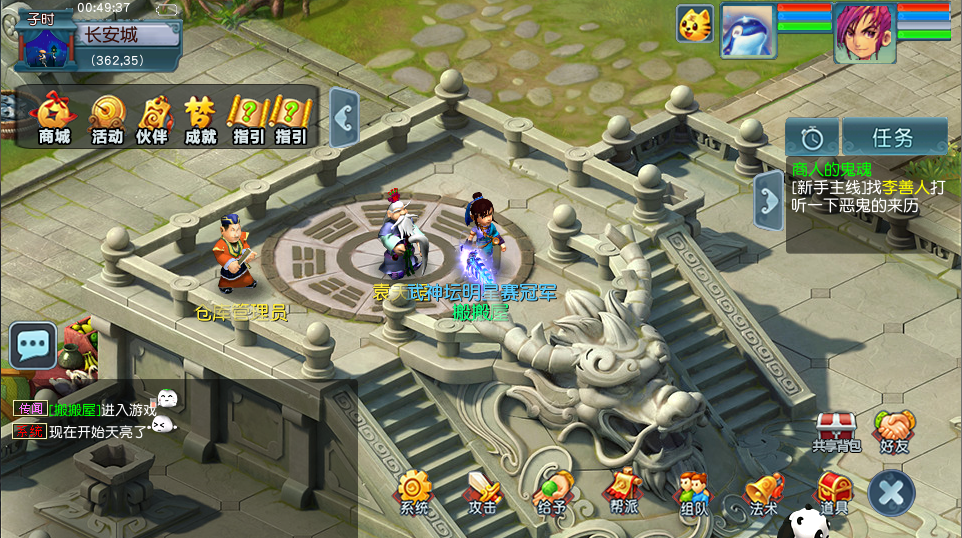Open the 帮派 guild menu
Image resolution: width=962 pixels, height=538 pixels.
(x=624, y=492)
